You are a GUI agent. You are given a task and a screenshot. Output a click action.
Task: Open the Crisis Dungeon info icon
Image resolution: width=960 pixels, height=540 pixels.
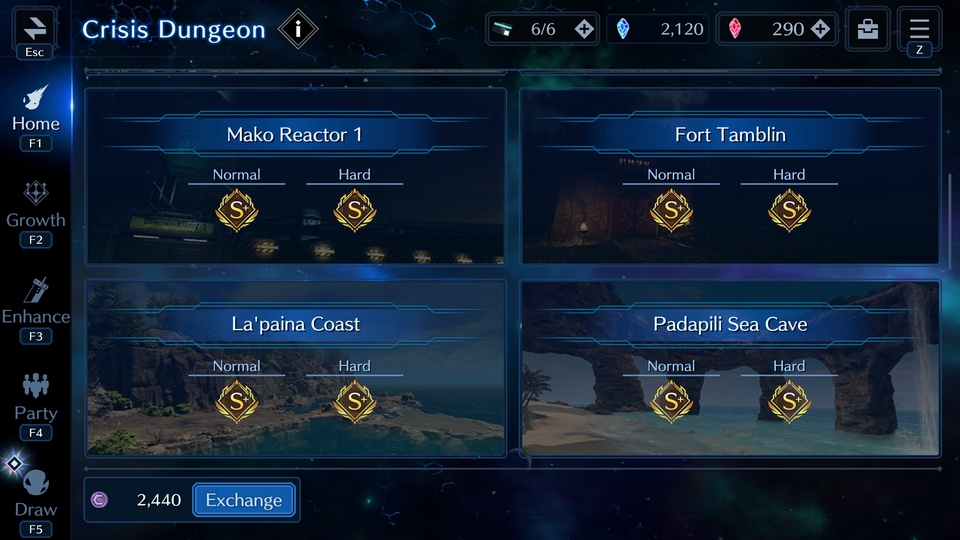pyautogui.click(x=297, y=29)
